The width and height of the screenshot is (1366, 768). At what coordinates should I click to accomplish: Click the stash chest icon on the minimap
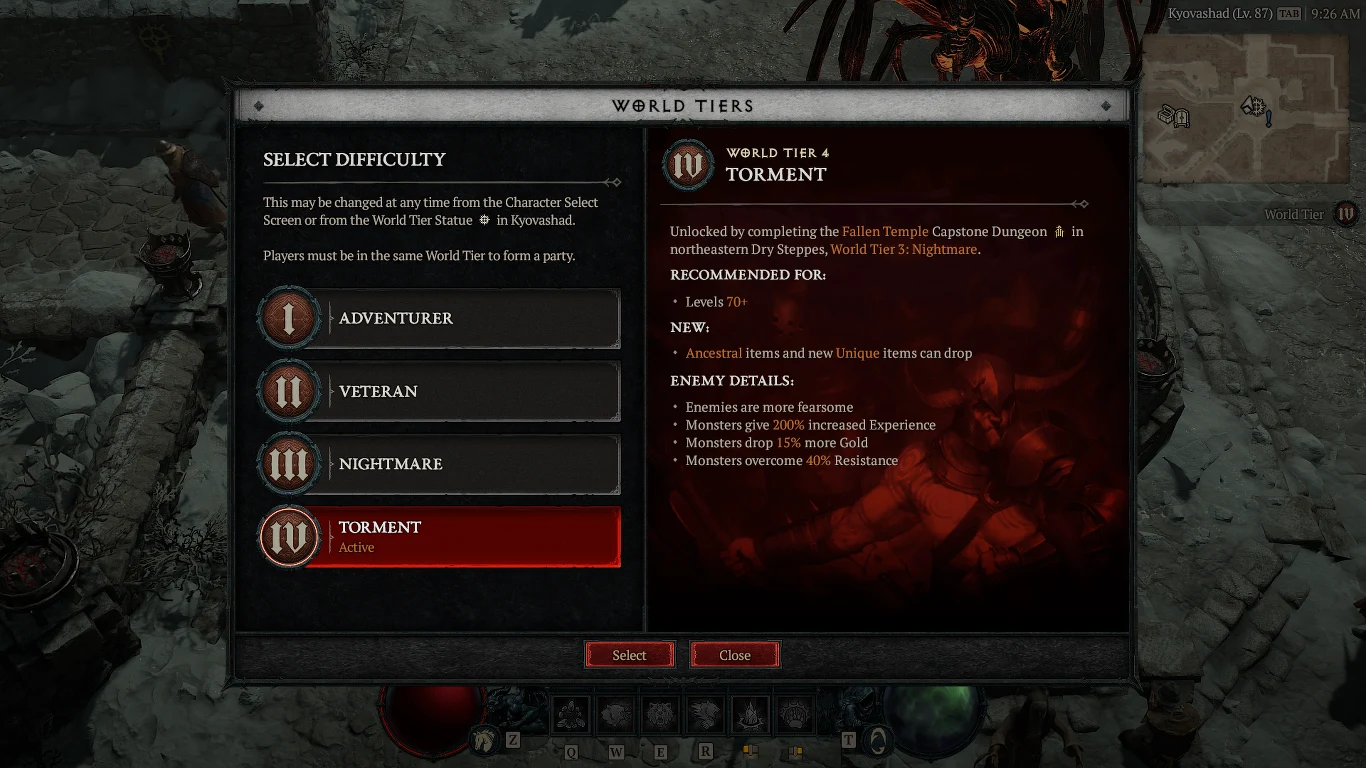(x=1164, y=116)
